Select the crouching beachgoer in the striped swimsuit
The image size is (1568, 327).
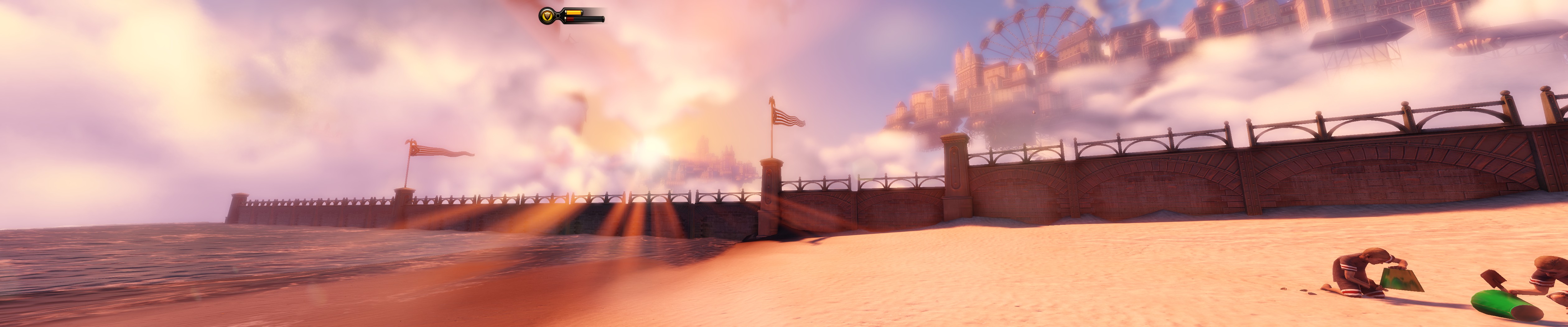coord(1546,286)
